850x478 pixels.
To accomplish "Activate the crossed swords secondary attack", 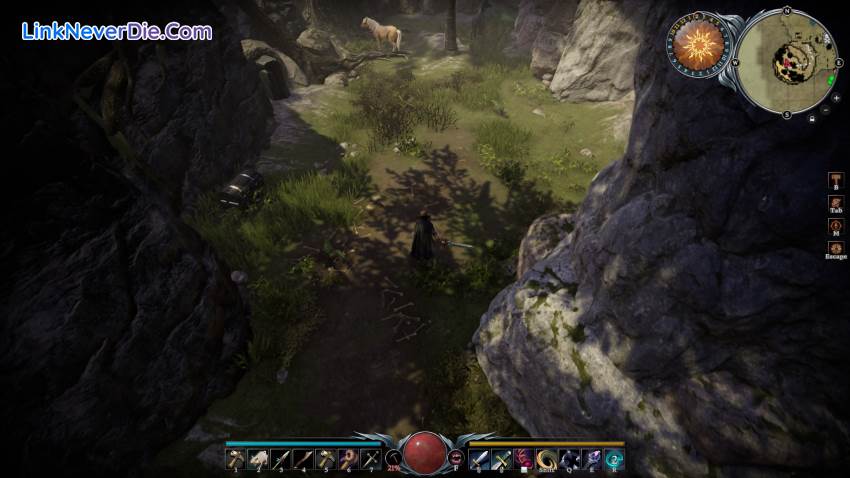I will (x=502, y=459).
